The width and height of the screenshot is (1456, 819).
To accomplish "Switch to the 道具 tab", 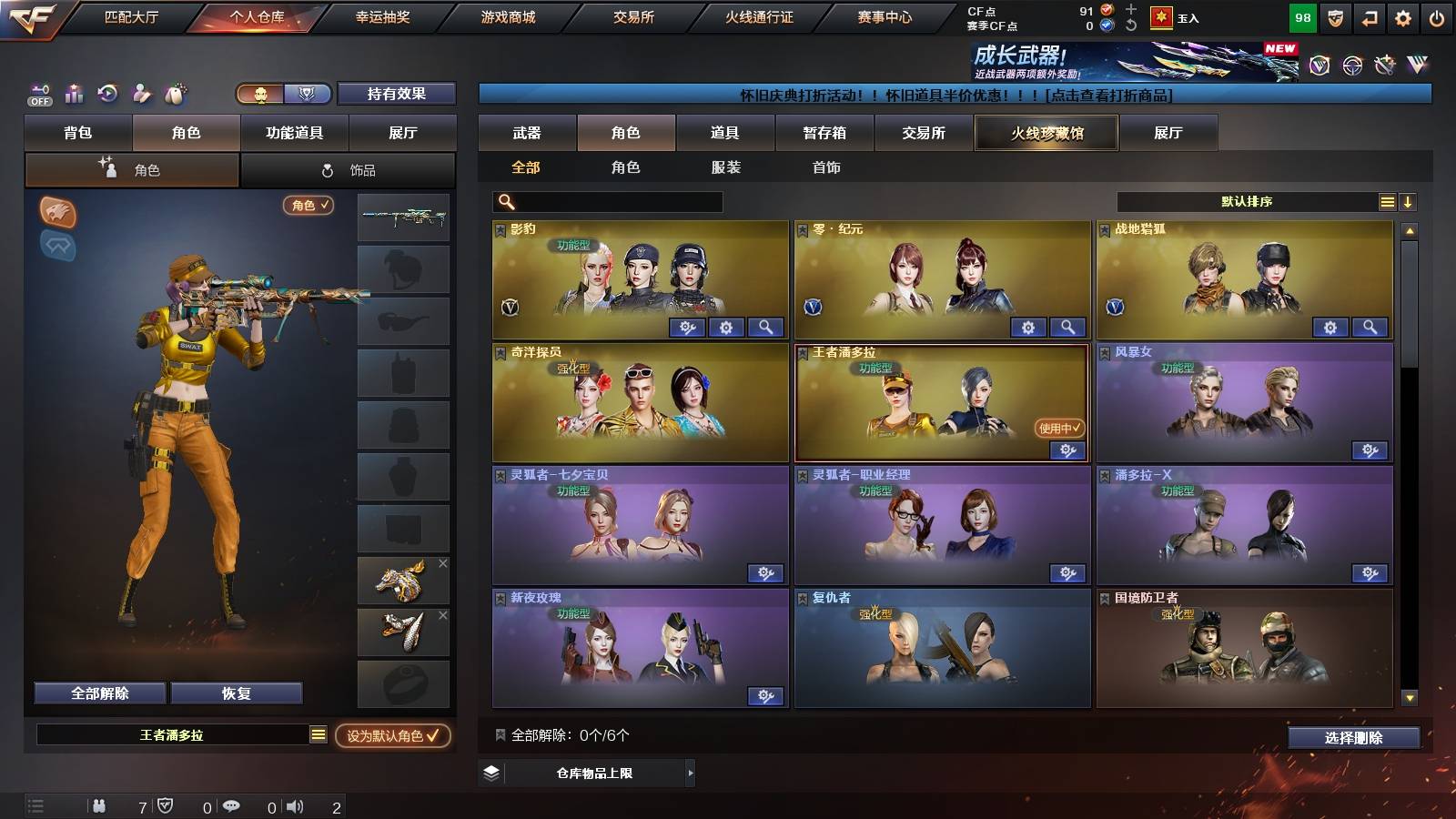I will pos(725,133).
